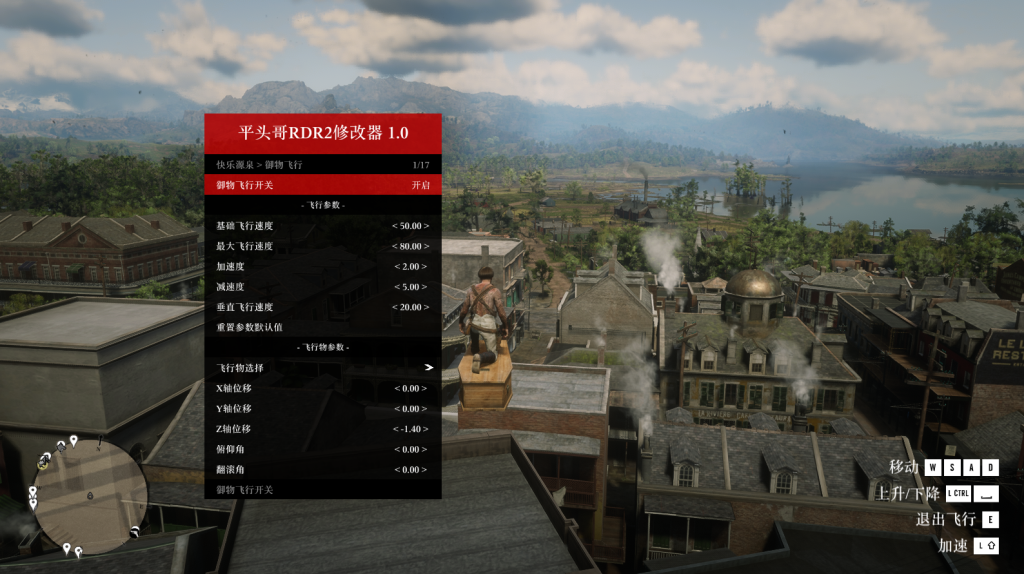The width and height of the screenshot is (1024, 574).
Task: Choose 重置参数默认值 to reset defaults
Action: 323,327
